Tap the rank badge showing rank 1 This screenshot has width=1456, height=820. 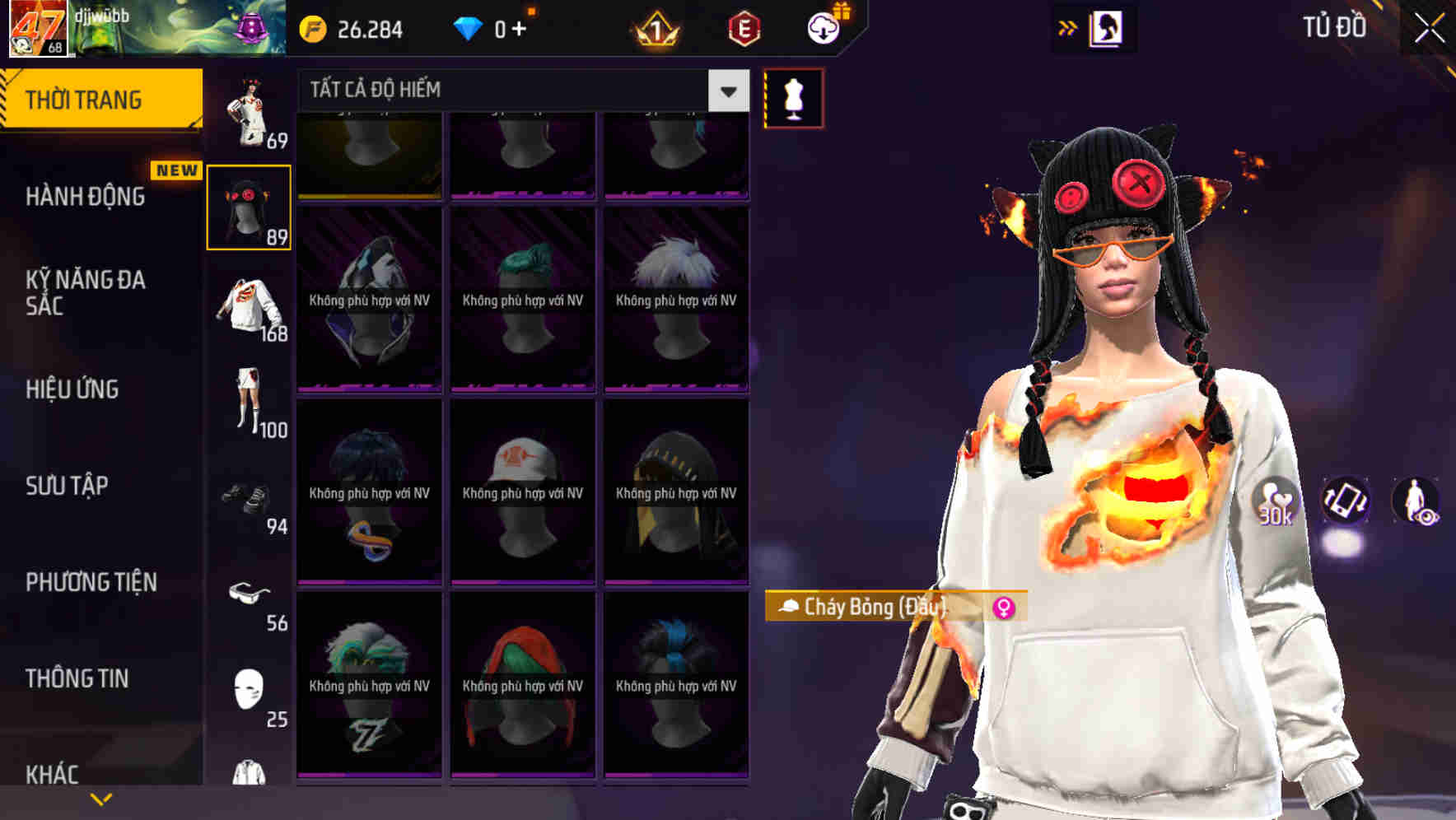point(655,29)
